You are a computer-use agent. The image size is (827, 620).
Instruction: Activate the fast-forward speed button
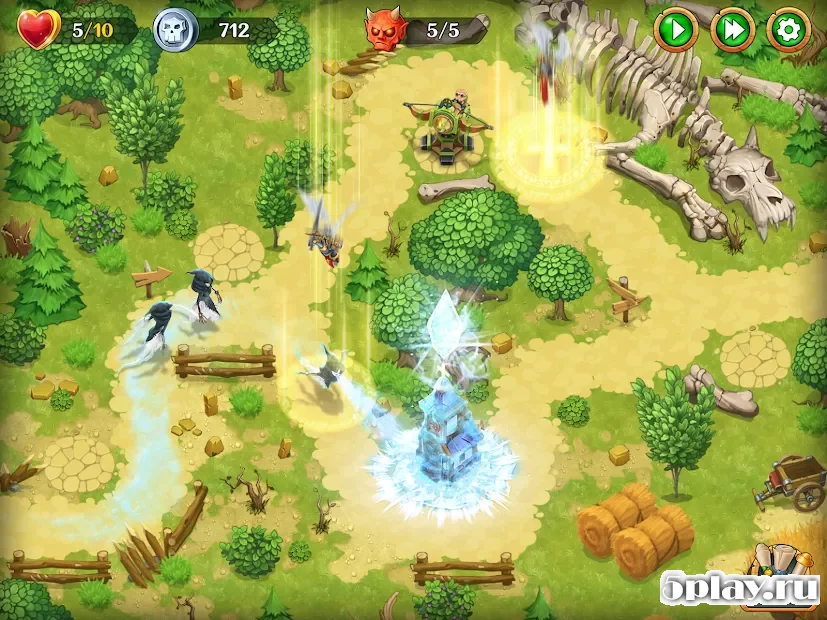732,31
